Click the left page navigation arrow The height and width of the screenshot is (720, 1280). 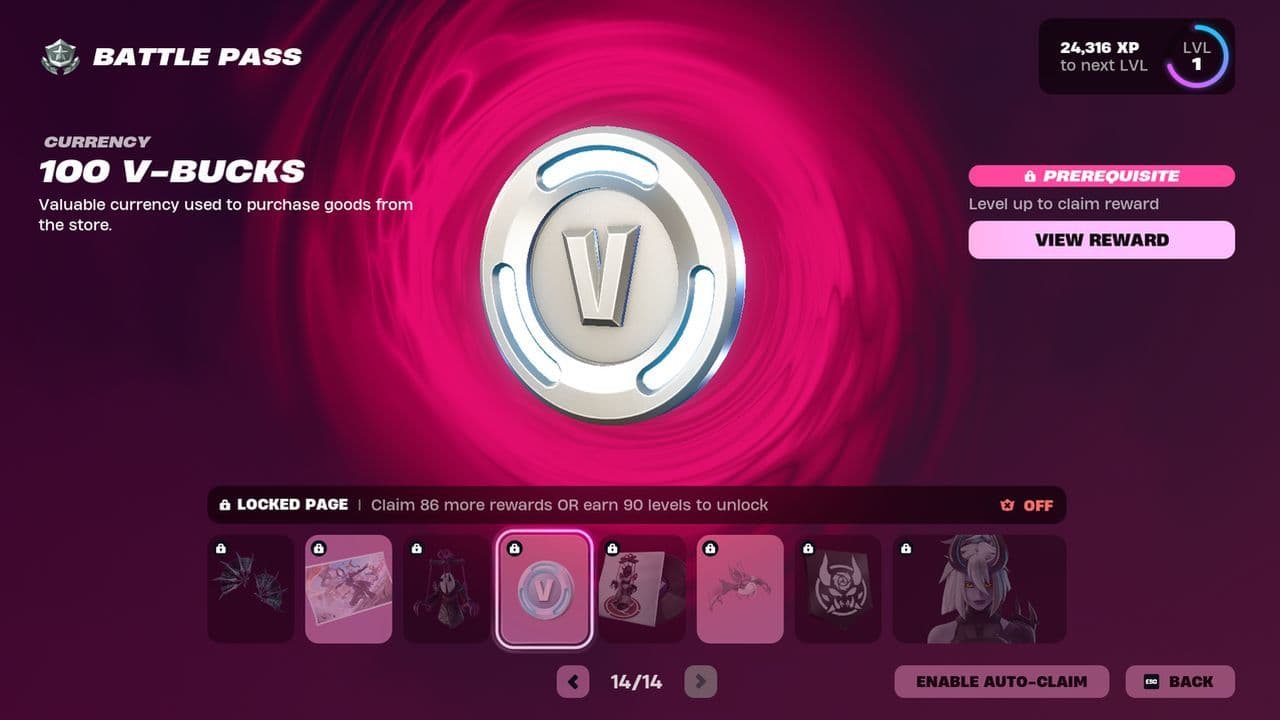[573, 681]
